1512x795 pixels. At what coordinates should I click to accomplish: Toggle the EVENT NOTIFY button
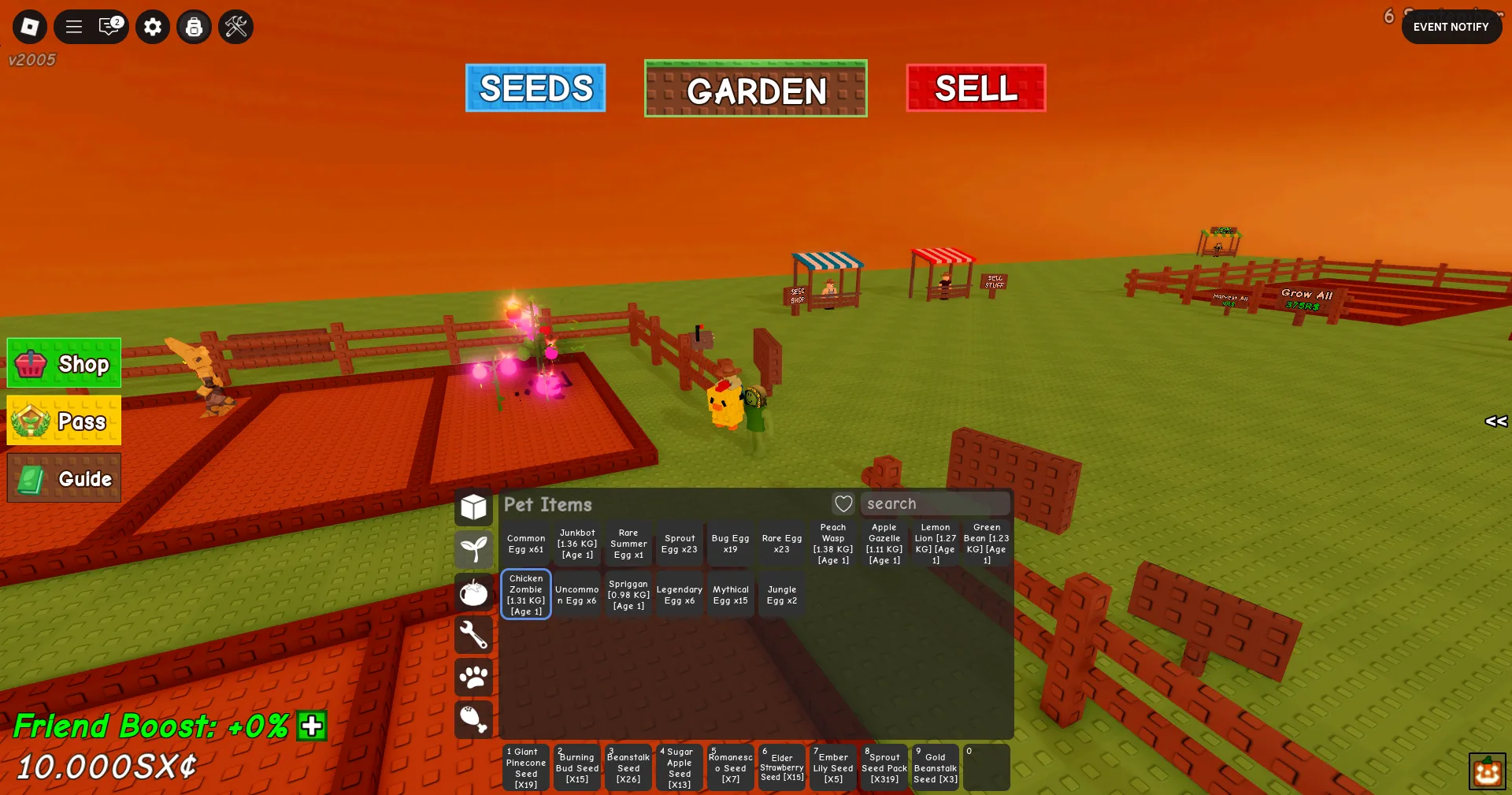(x=1451, y=26)
